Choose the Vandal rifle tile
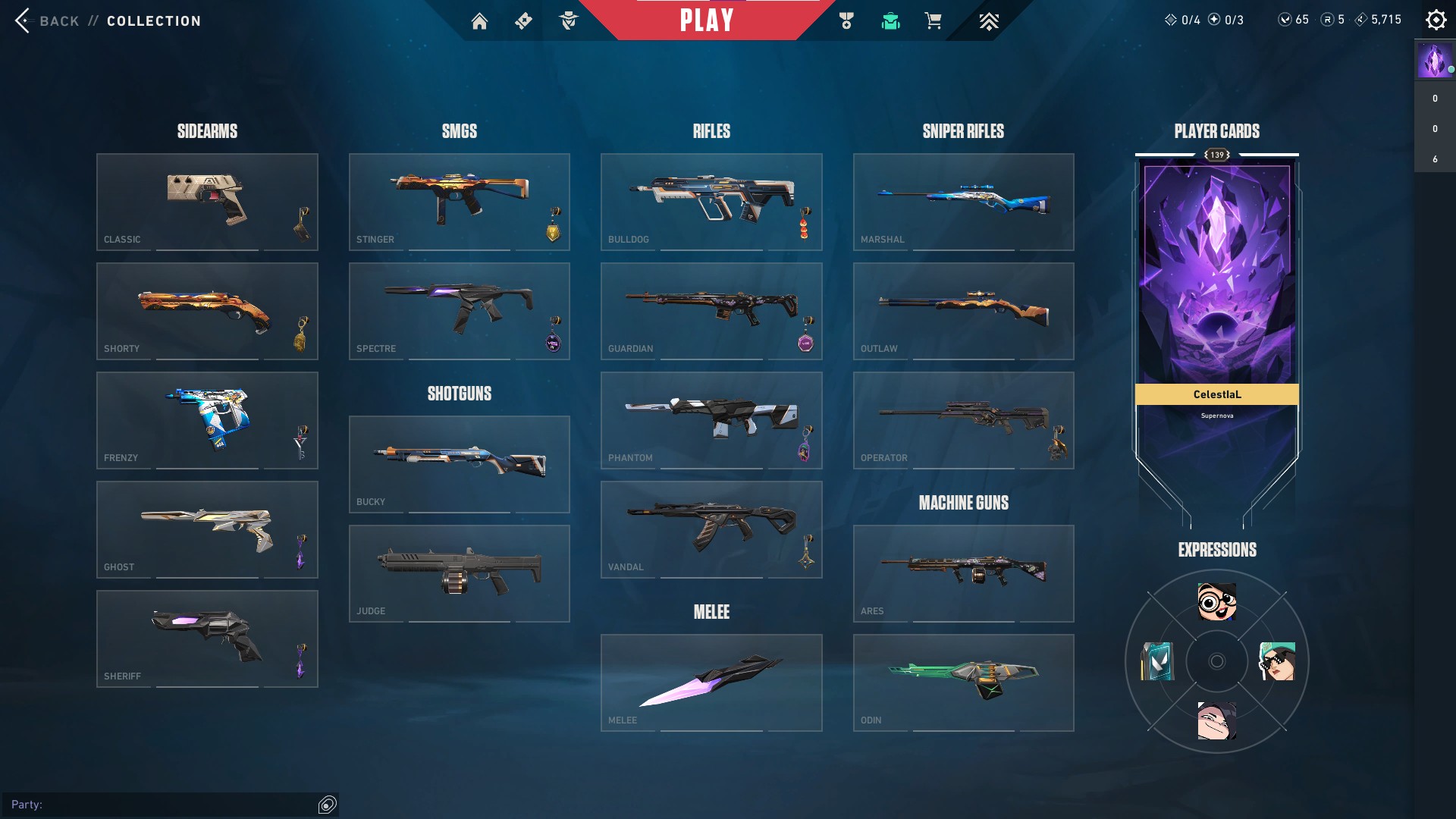The height and width of the screenshot is (819, 1456). [x=711, y=529]
